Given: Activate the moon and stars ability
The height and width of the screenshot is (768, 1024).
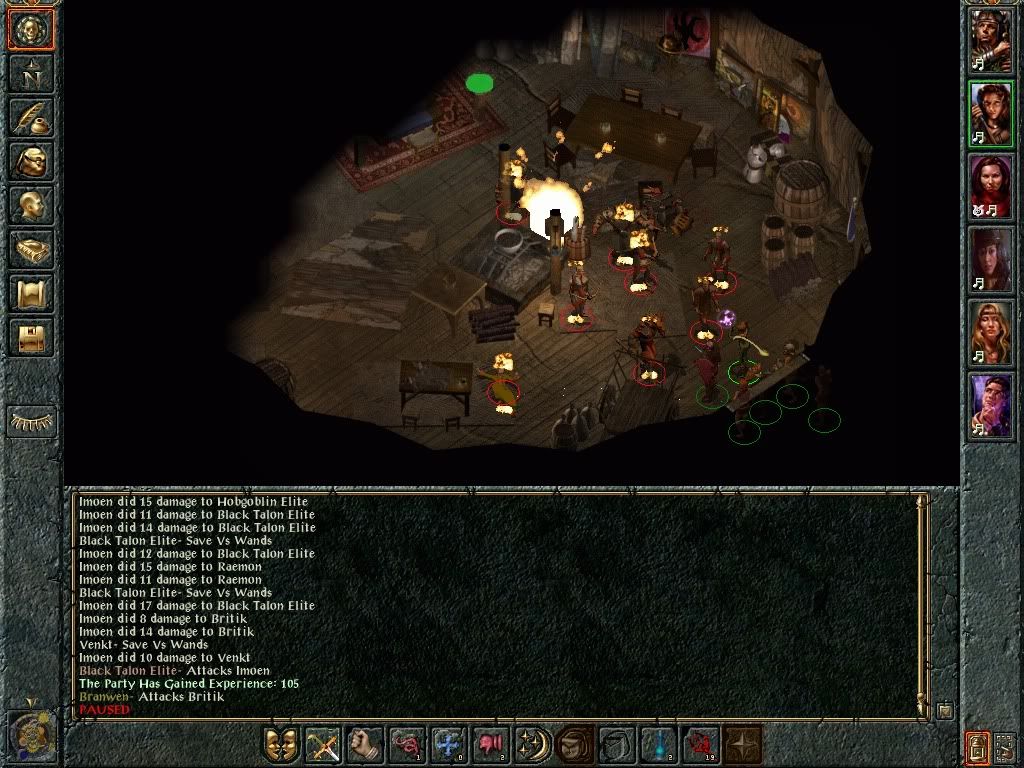Looking at the screenshot, I should (533, 746).
